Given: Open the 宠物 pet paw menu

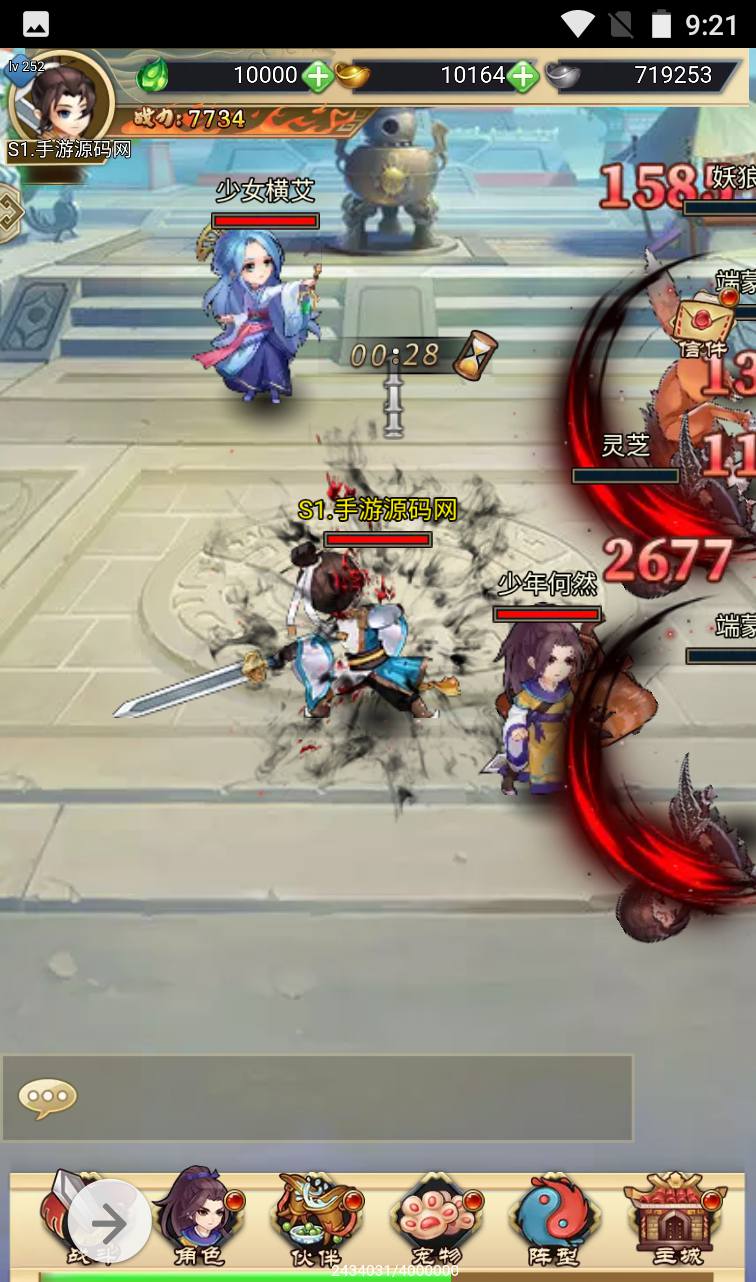Looking at the screenshot, I should click(x=434, y=1218).
